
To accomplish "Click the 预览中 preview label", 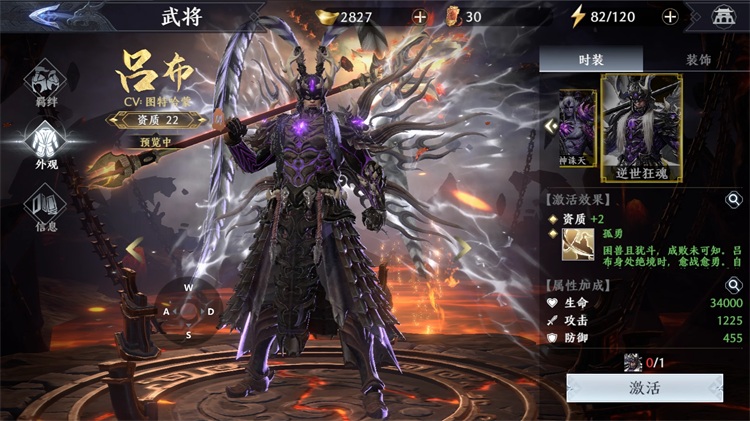I will point(160,142).
